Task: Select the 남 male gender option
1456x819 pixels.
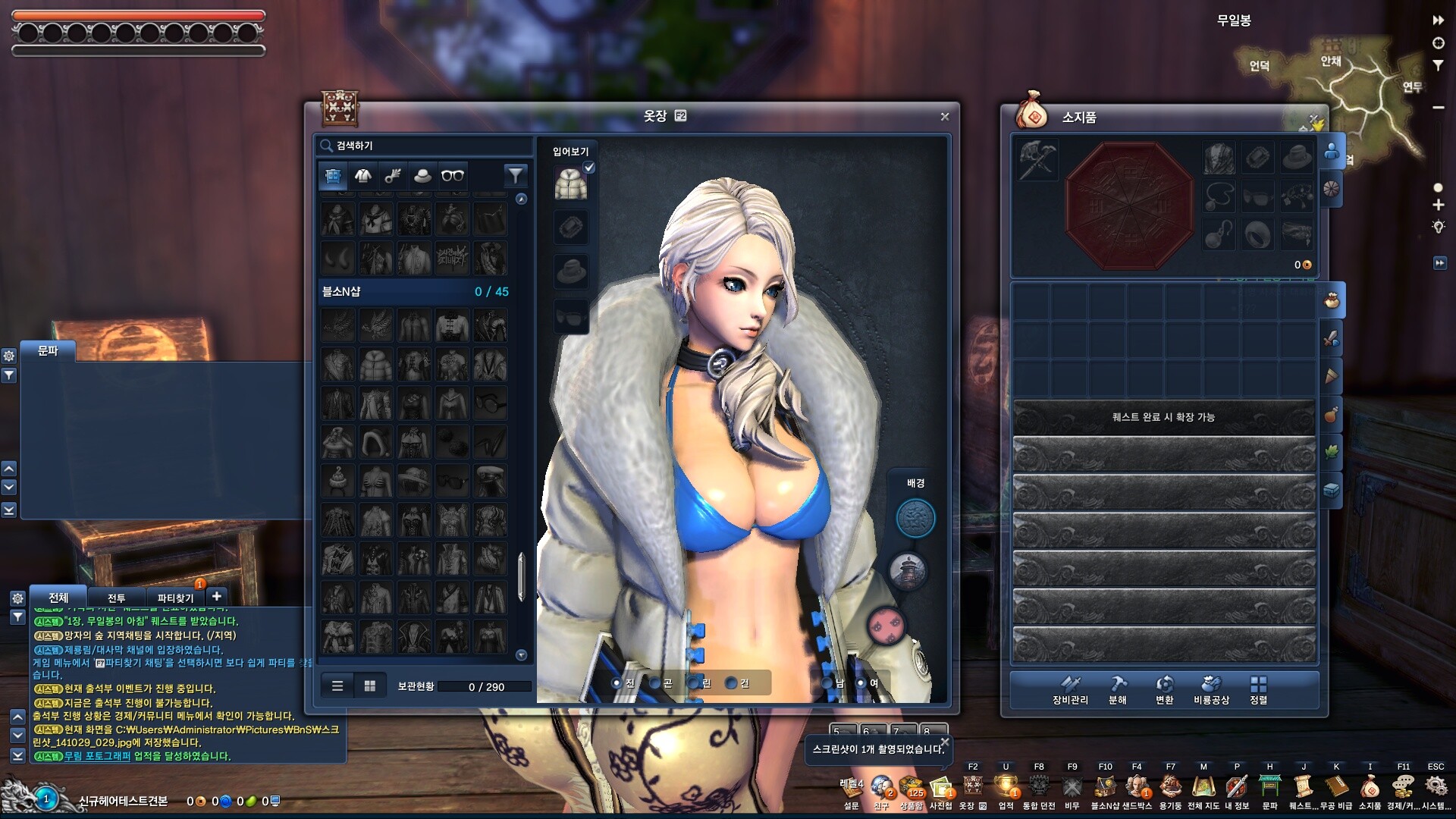Action: tap(827, 683)
